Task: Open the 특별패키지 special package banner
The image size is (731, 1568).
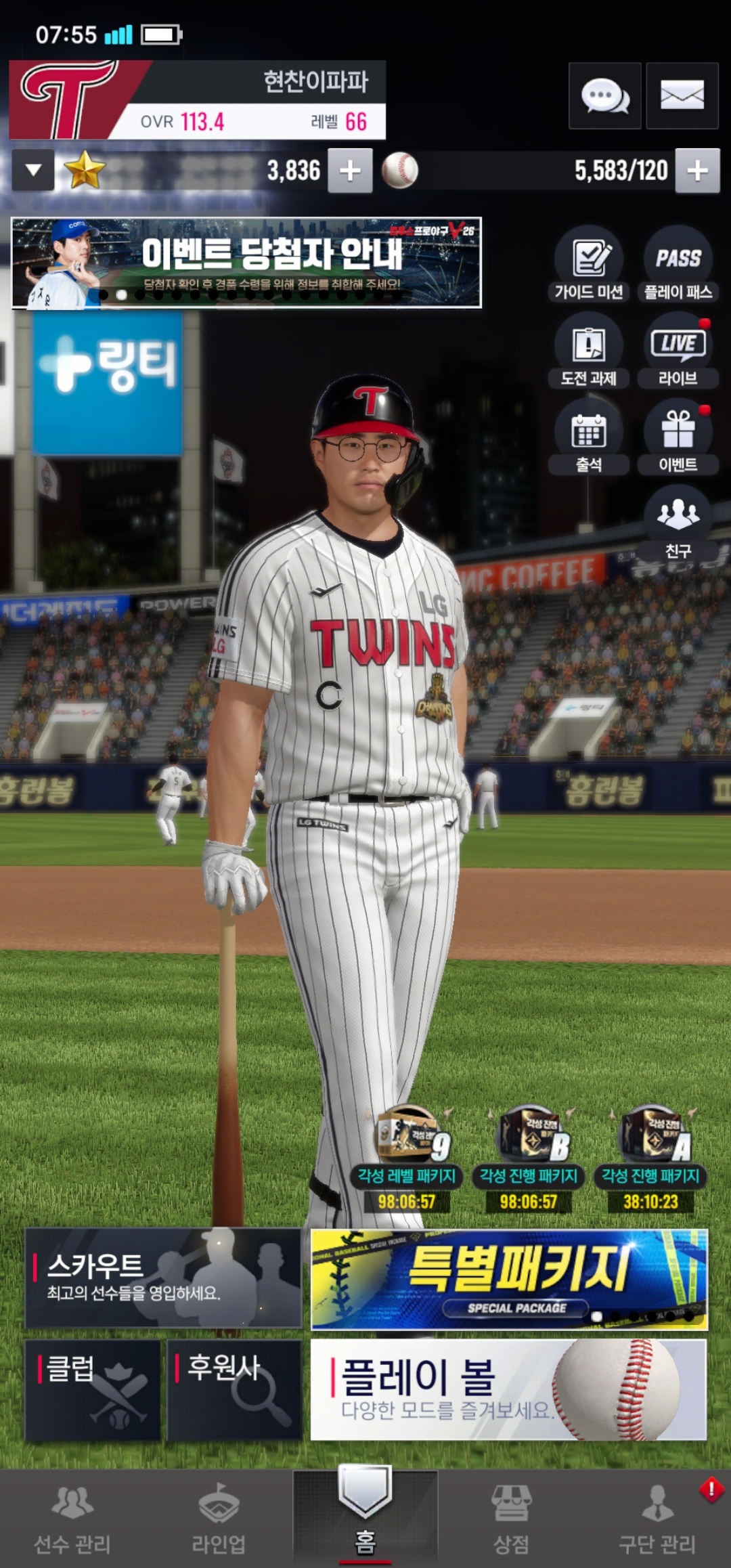Action: 509,1278
